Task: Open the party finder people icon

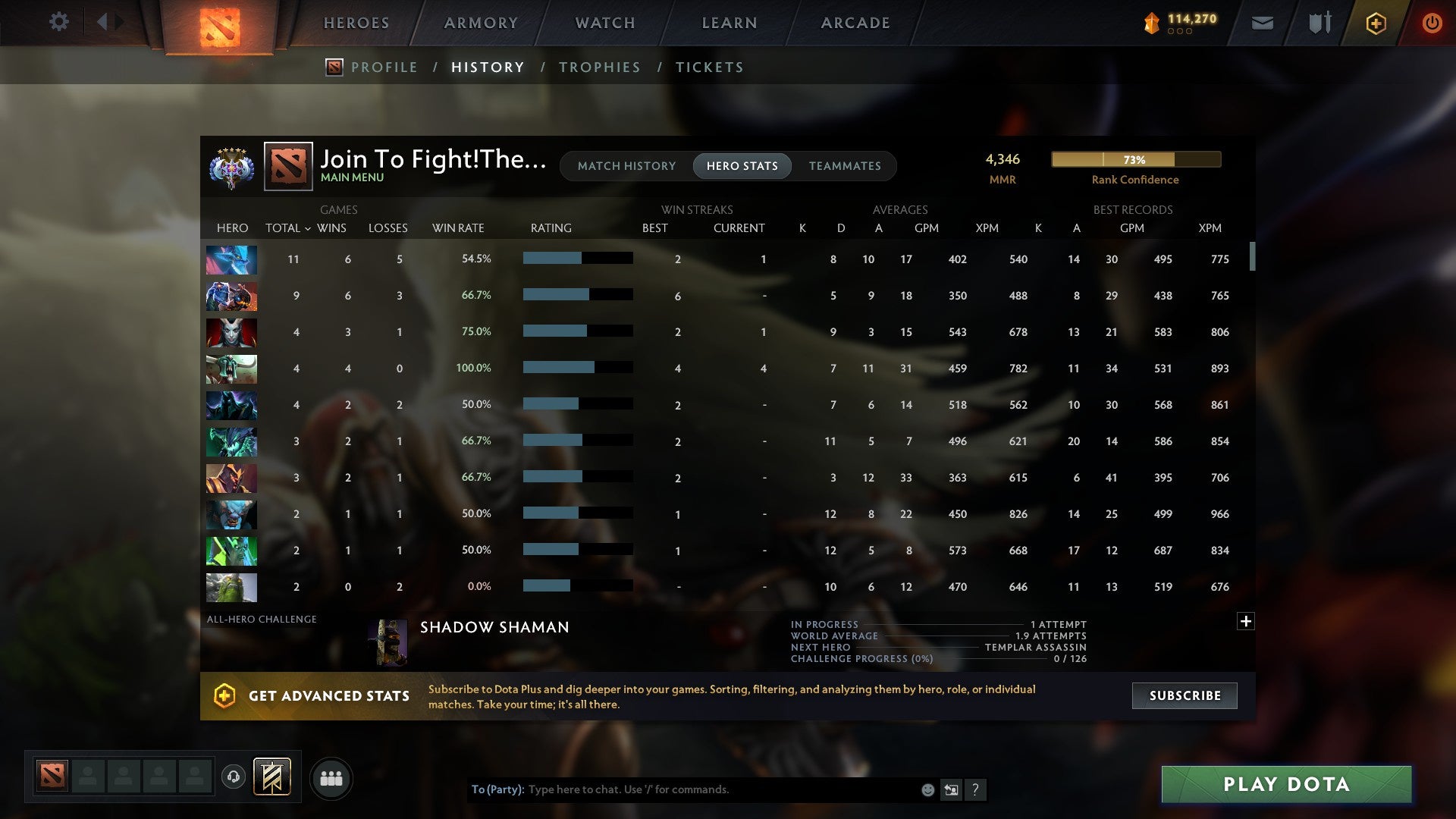Action: click(x=331, y=777)
